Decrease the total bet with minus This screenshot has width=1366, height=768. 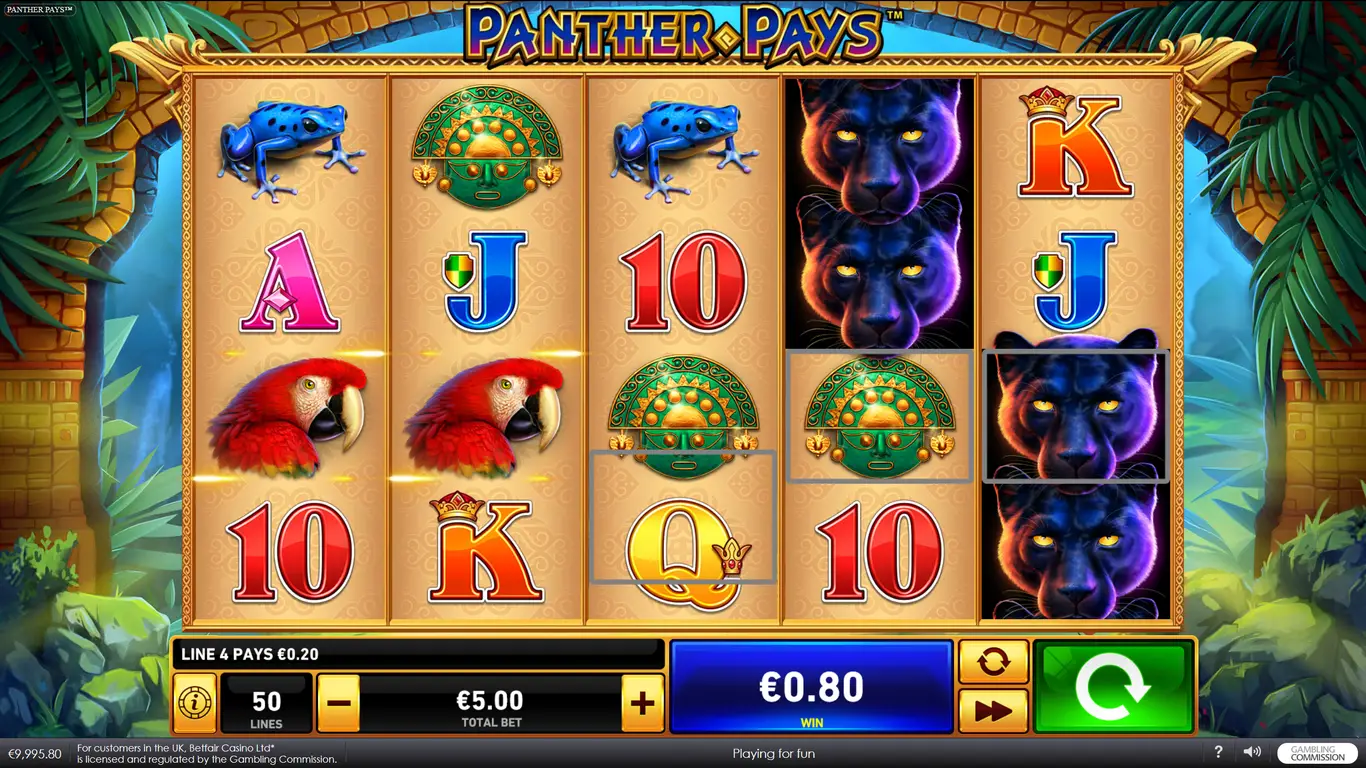point(338,703)
